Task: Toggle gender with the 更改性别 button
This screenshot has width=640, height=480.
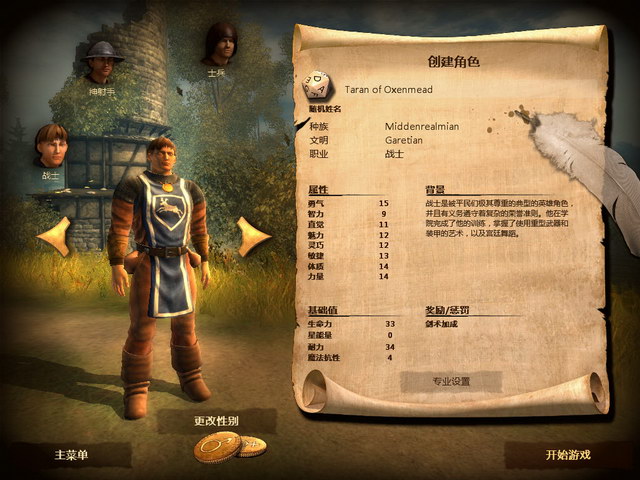Action: [217, 421]
